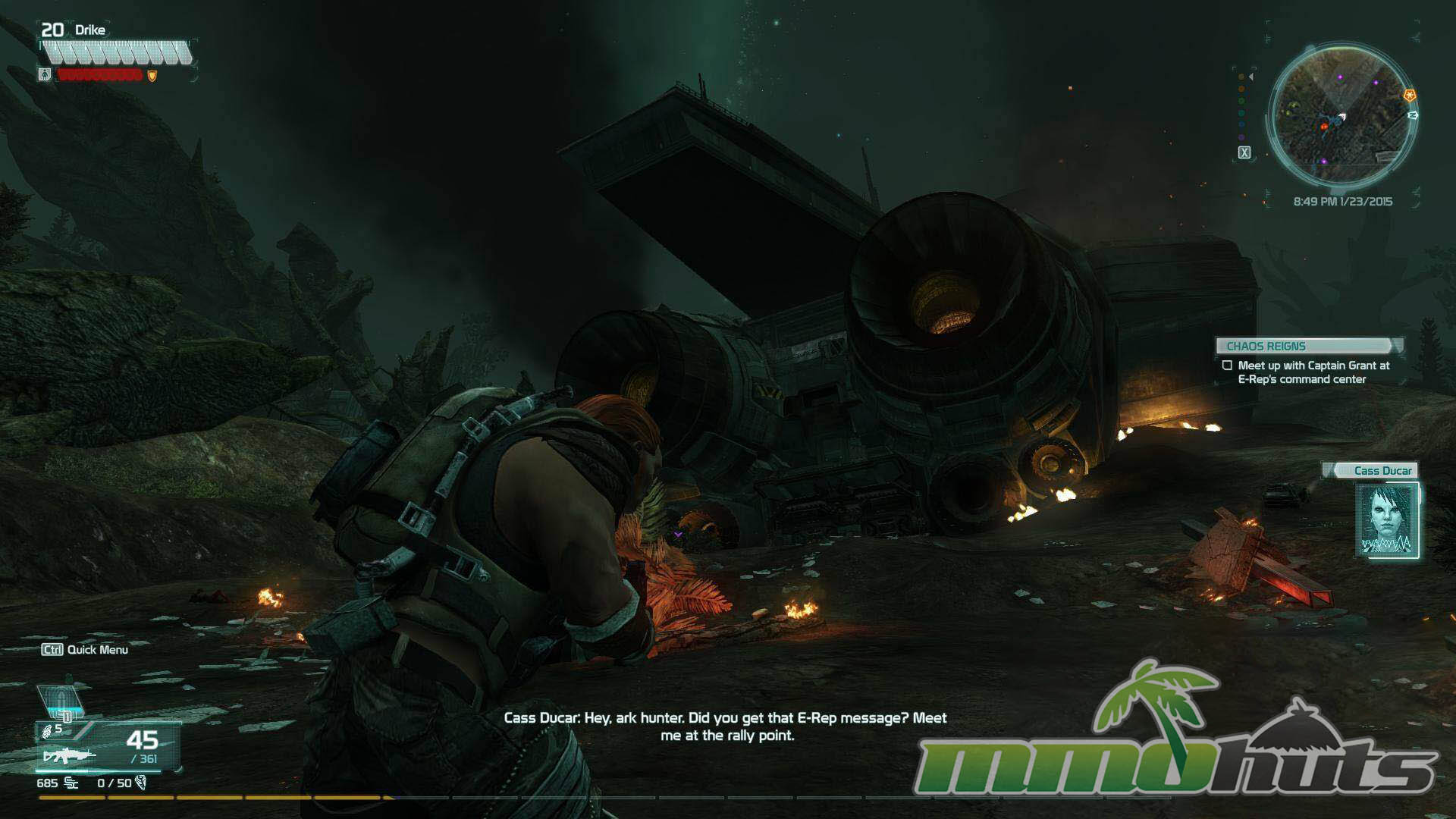Tick the Meet up with Captain Grant objective checkbox

pyautogui.click(x=1227, y=366)
